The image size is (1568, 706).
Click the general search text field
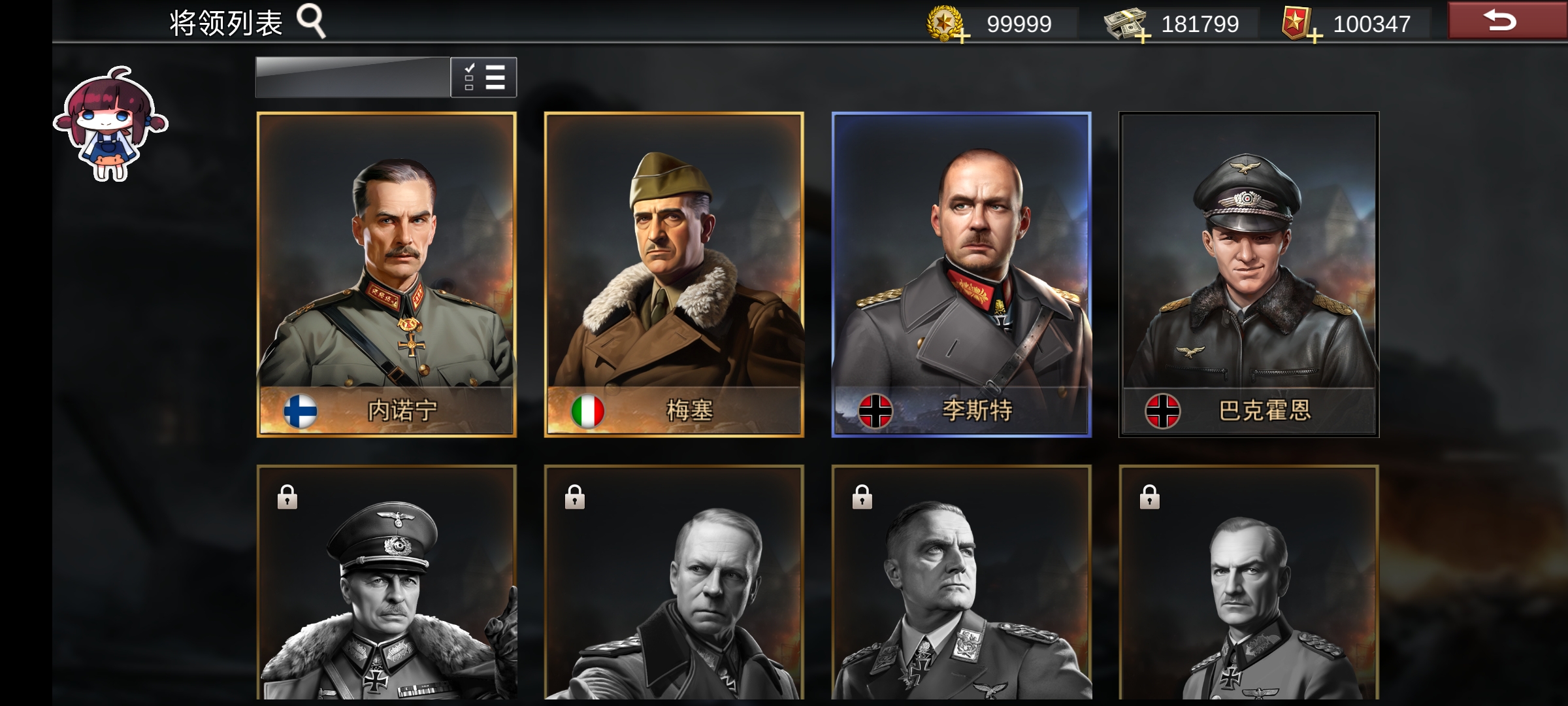353,77
